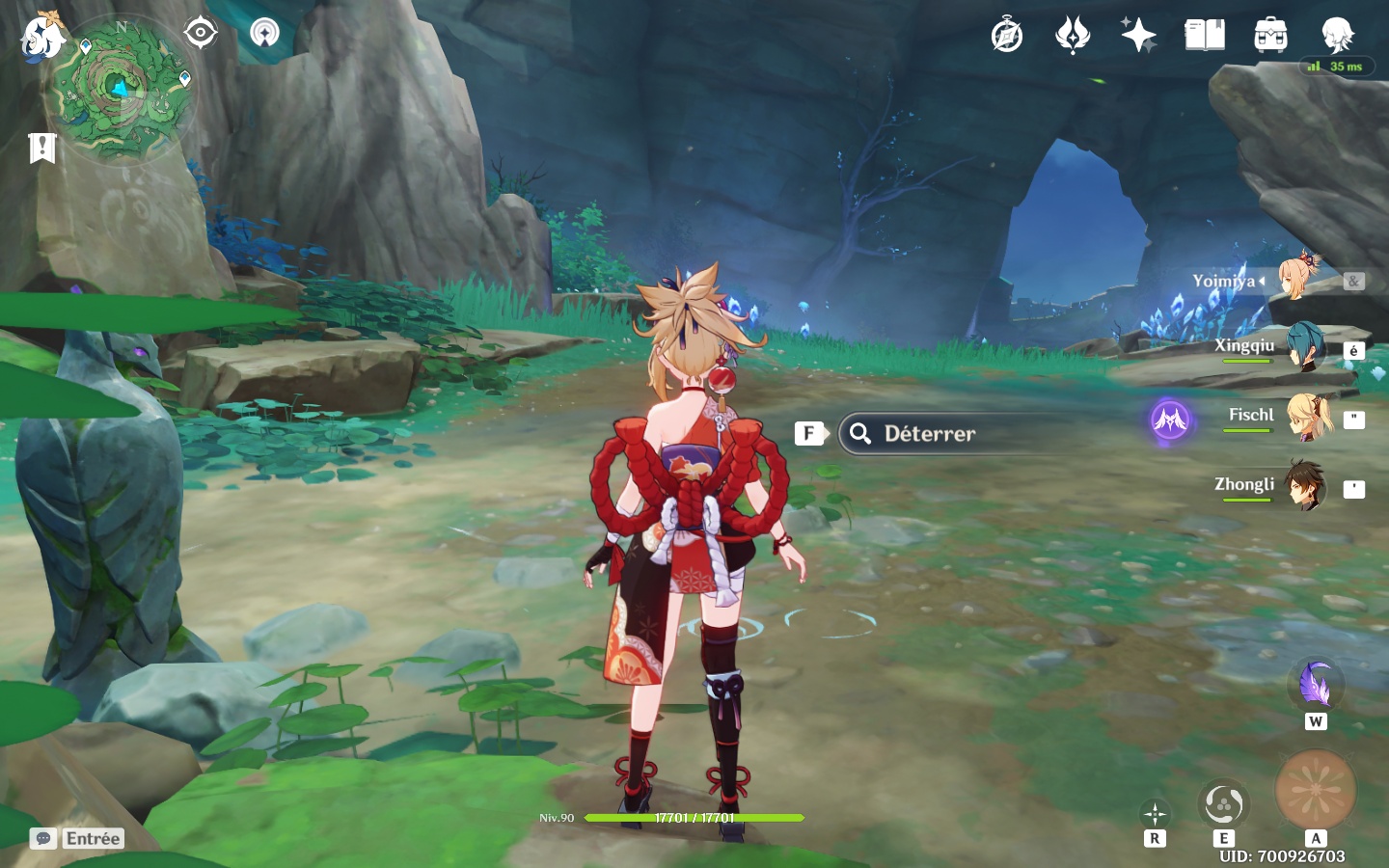The height and width of the screenshot is (868, 1389).
Task: Select the Déterrer interaction prompt
Action: click(x=928, y=434)
